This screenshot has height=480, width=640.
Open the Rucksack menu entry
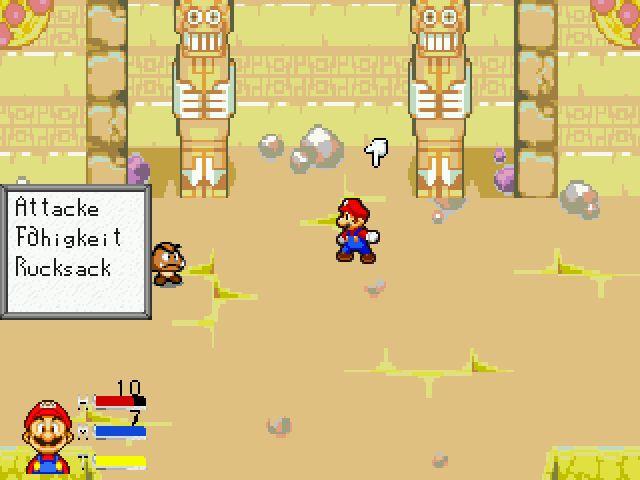(x=63, y=268)
